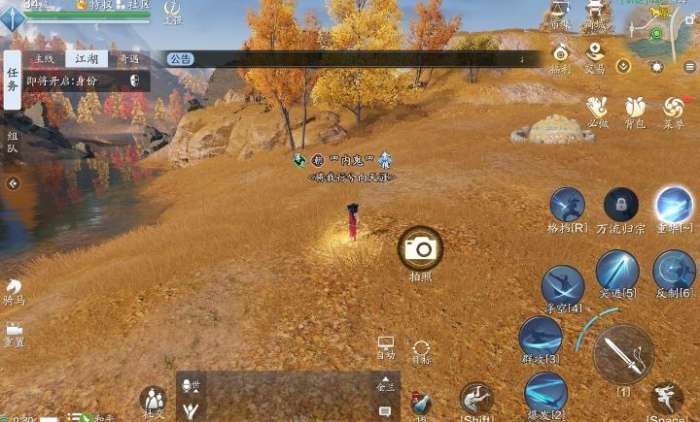Use the 群攻 area attack skill
This screenshot has width=700, height=422.
(x=540, y=336)
